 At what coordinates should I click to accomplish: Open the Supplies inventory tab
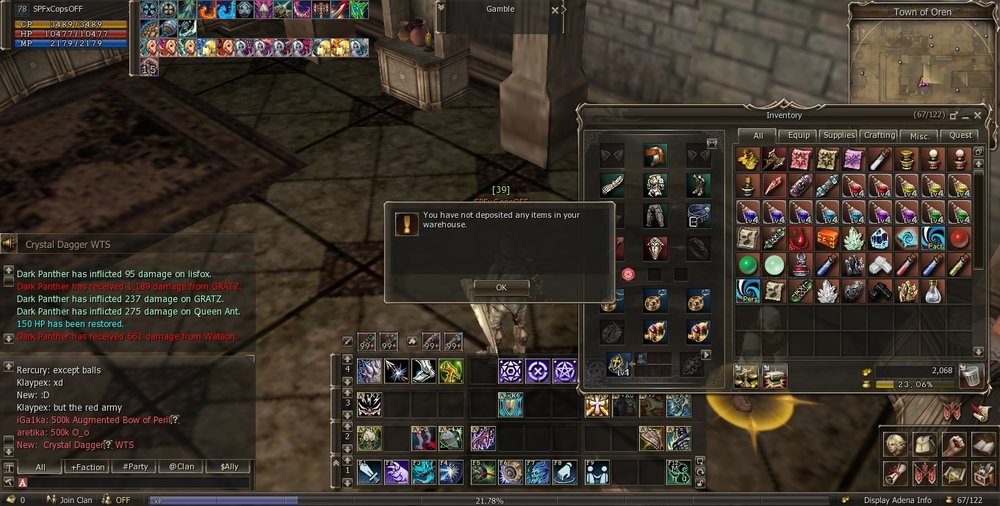(x=838, y=135)
